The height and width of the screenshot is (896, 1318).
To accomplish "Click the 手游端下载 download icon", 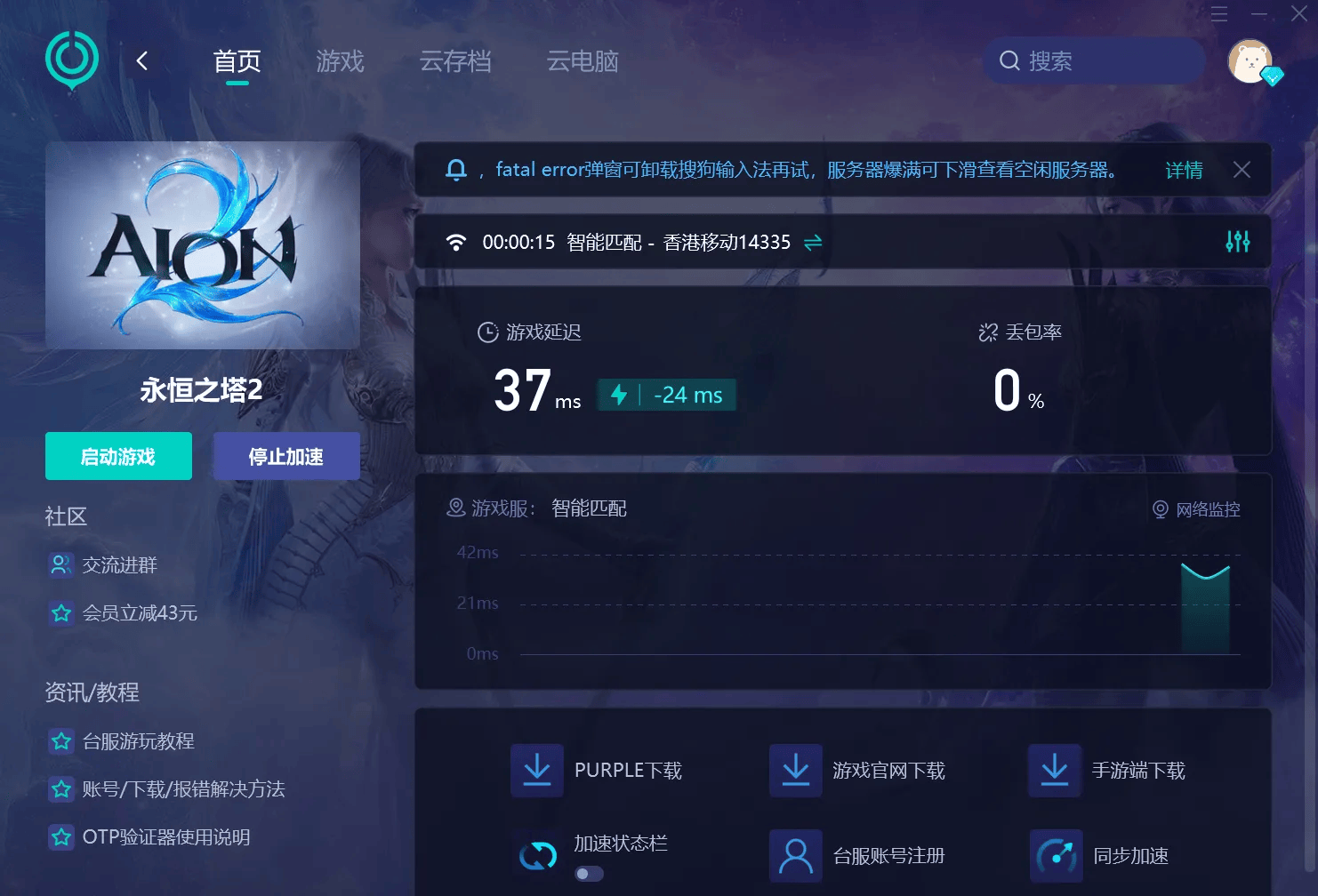I will click(1055, 770).
